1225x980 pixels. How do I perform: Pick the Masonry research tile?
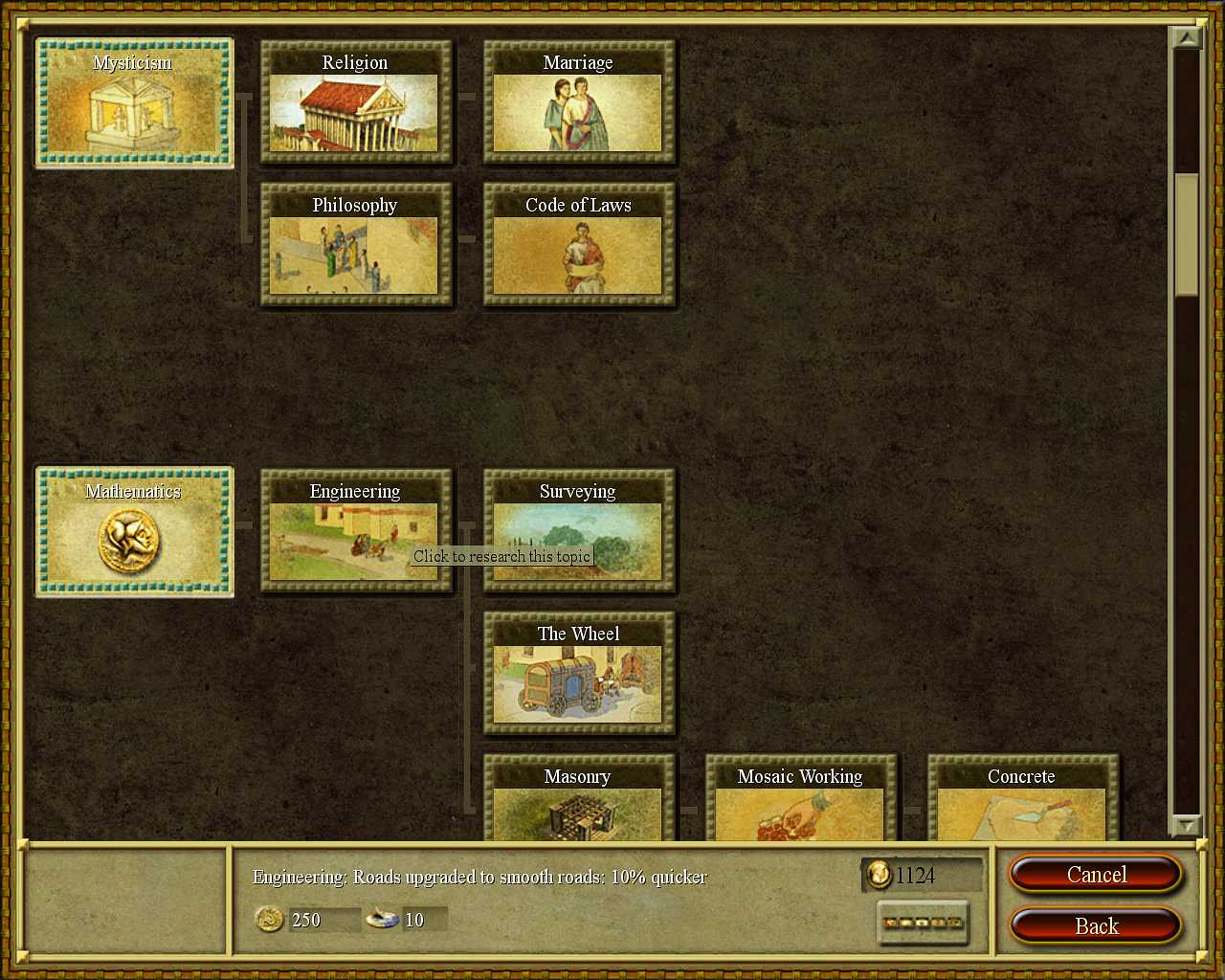[578, 799]
